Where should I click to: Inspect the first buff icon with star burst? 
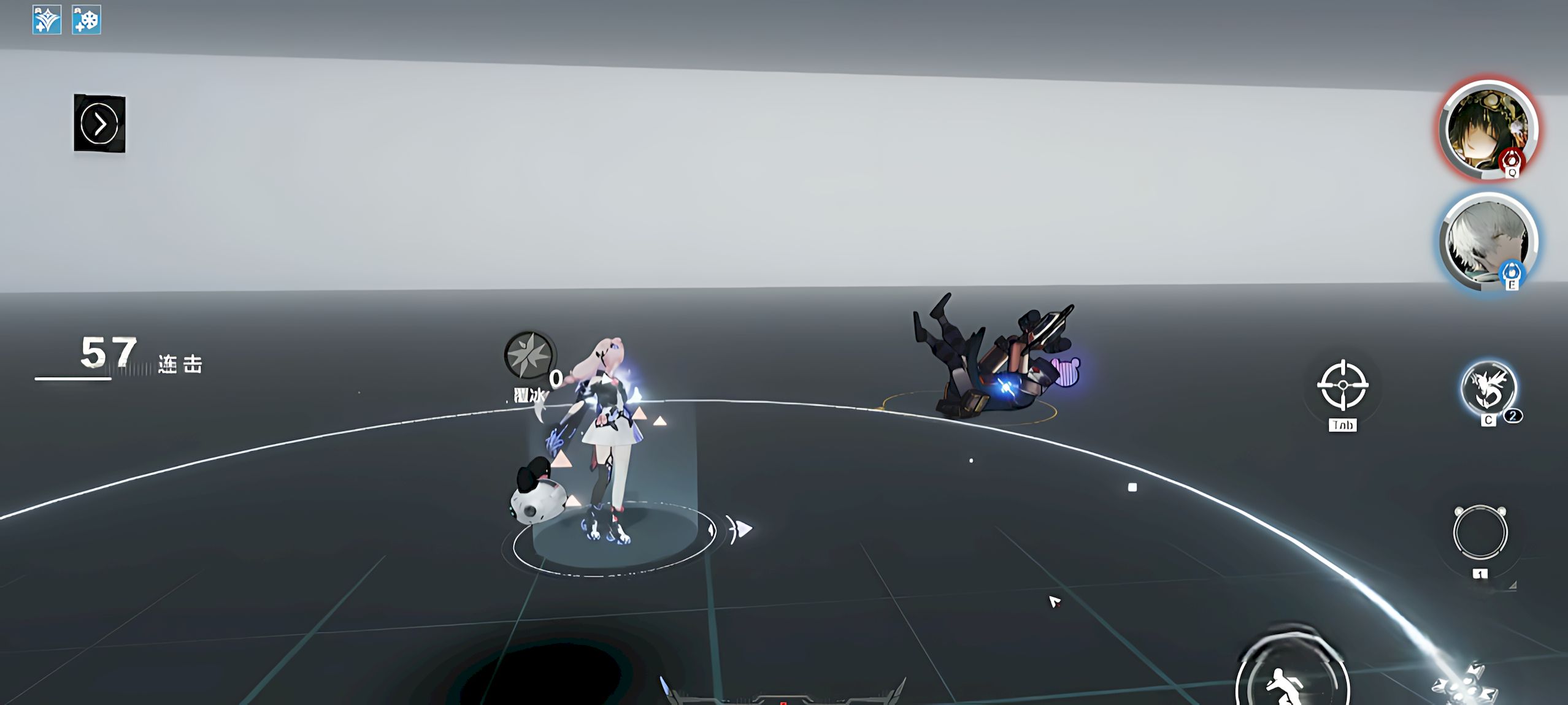47,20
